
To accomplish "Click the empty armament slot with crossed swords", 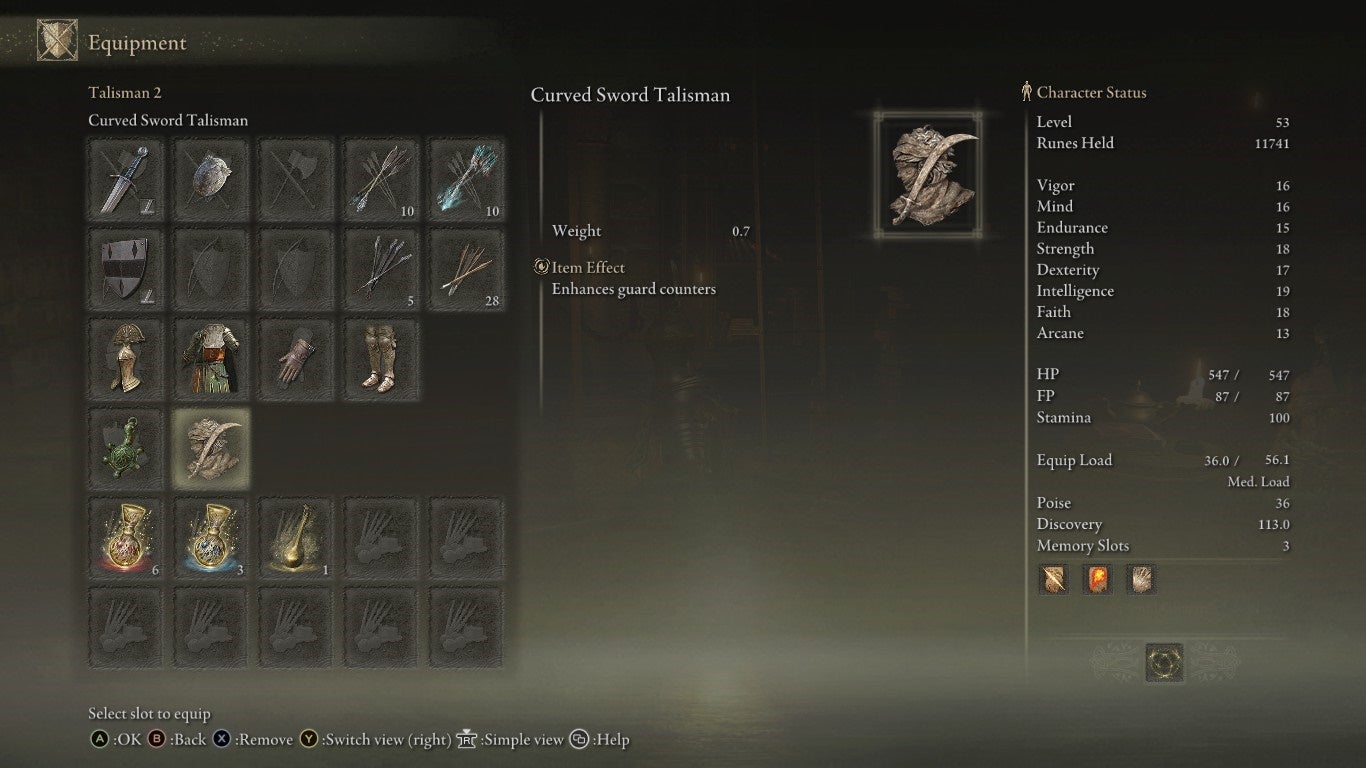I will (295, 179).
